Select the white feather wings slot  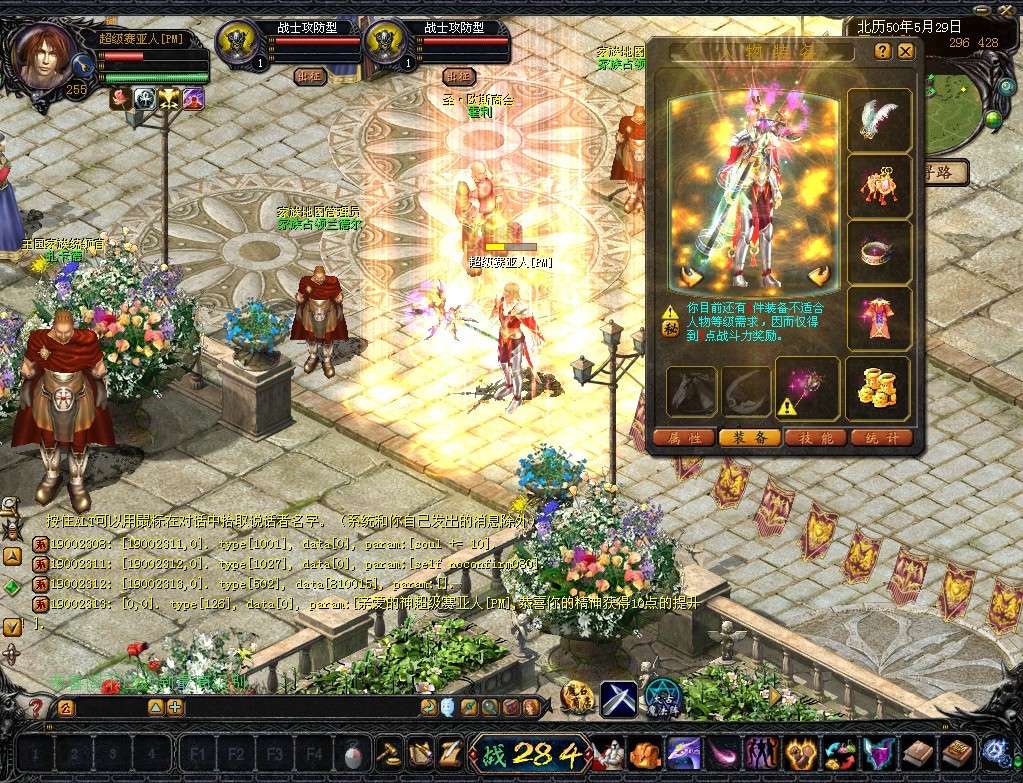click(x=879, y=121)
